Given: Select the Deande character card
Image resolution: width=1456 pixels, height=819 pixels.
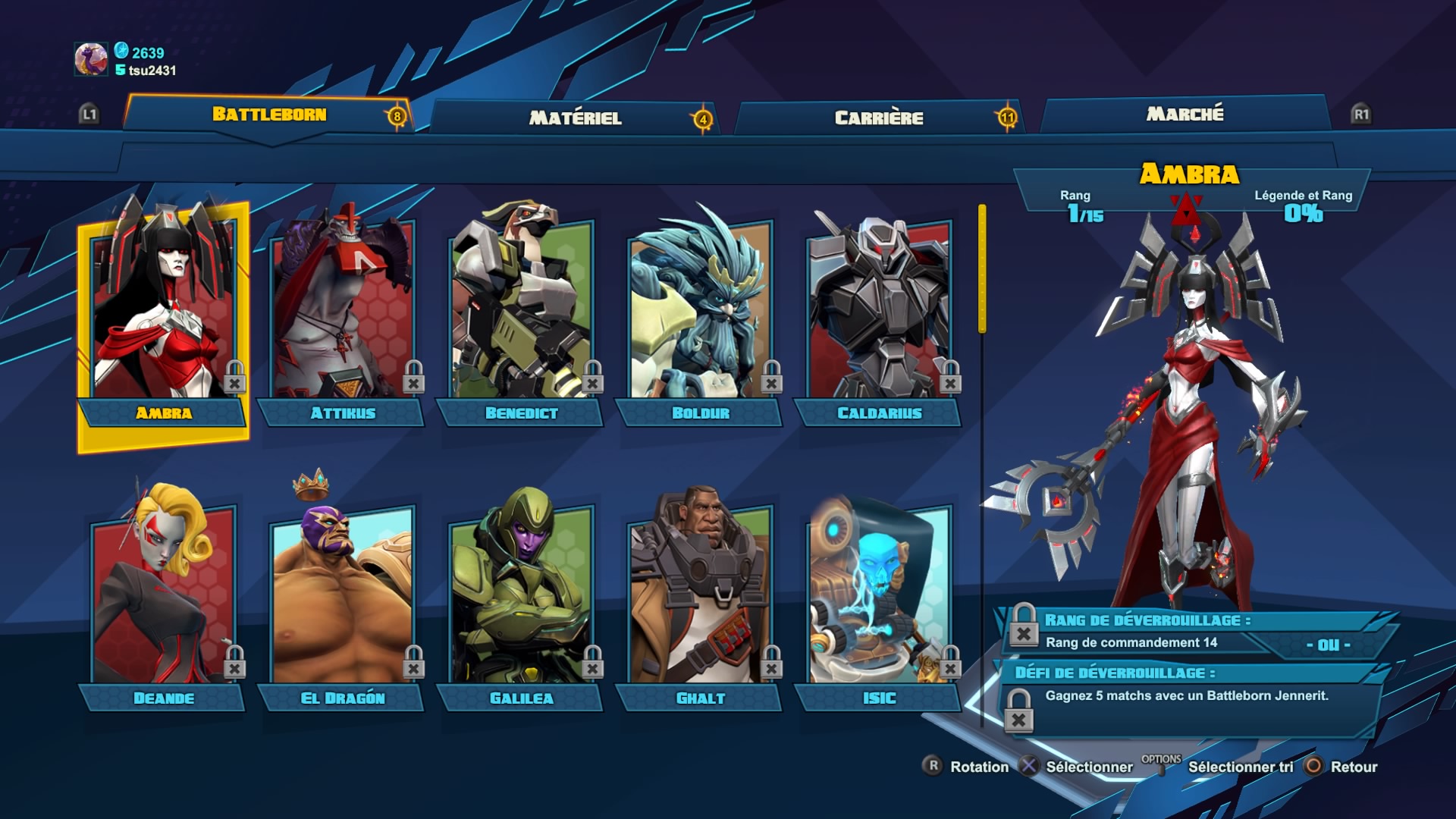Looking at the screenshot, I should pos(163,599).
